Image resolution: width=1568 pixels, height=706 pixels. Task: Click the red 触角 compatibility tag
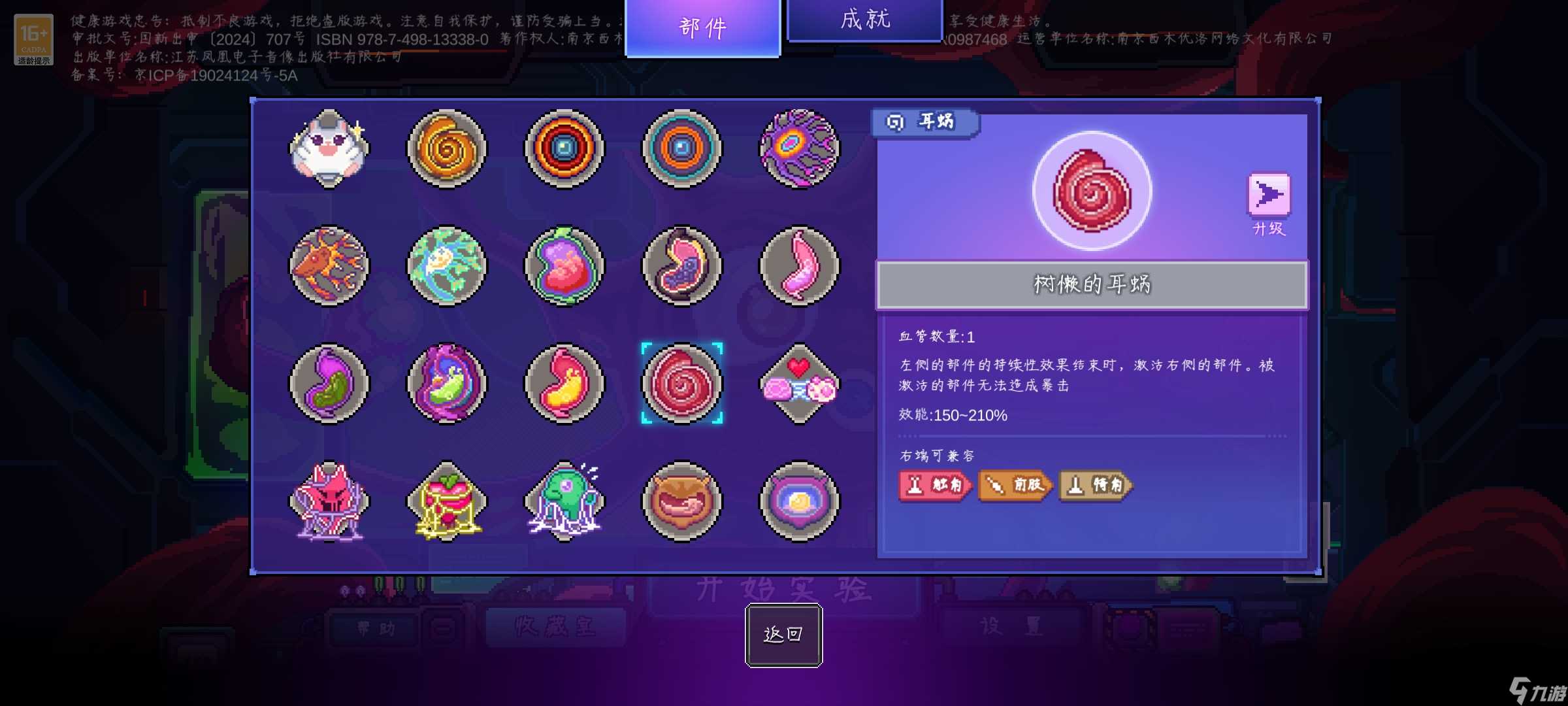(936, 486)
